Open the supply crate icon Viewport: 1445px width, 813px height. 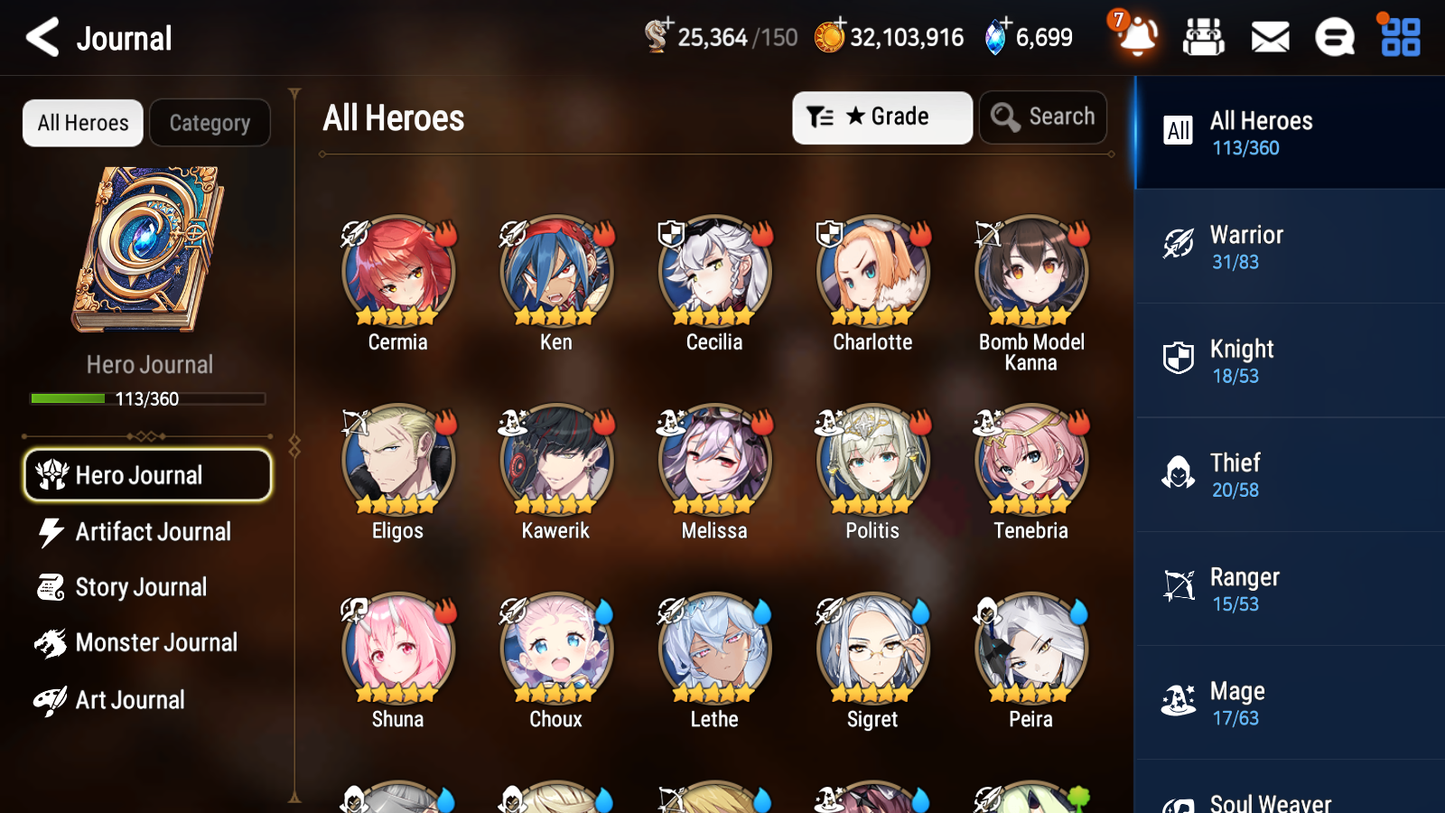coord(1203,36)
